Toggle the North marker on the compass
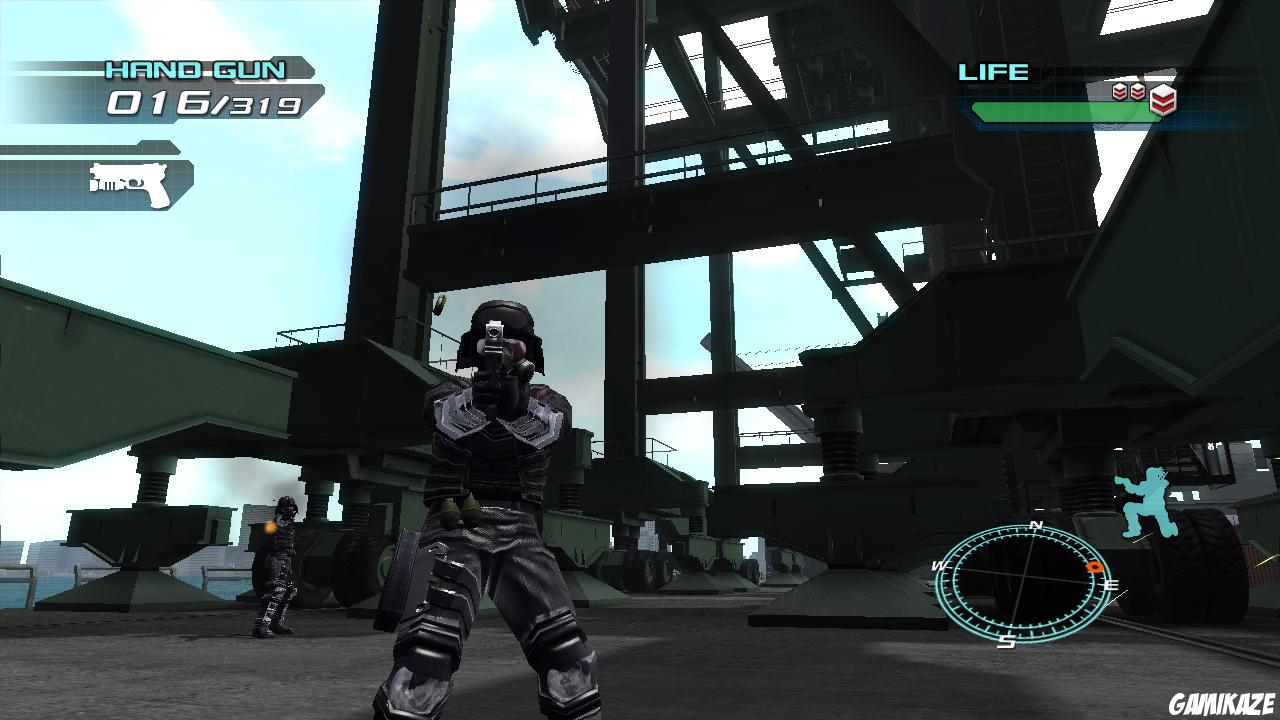 pyautogui.click(x=1035, y=524)
